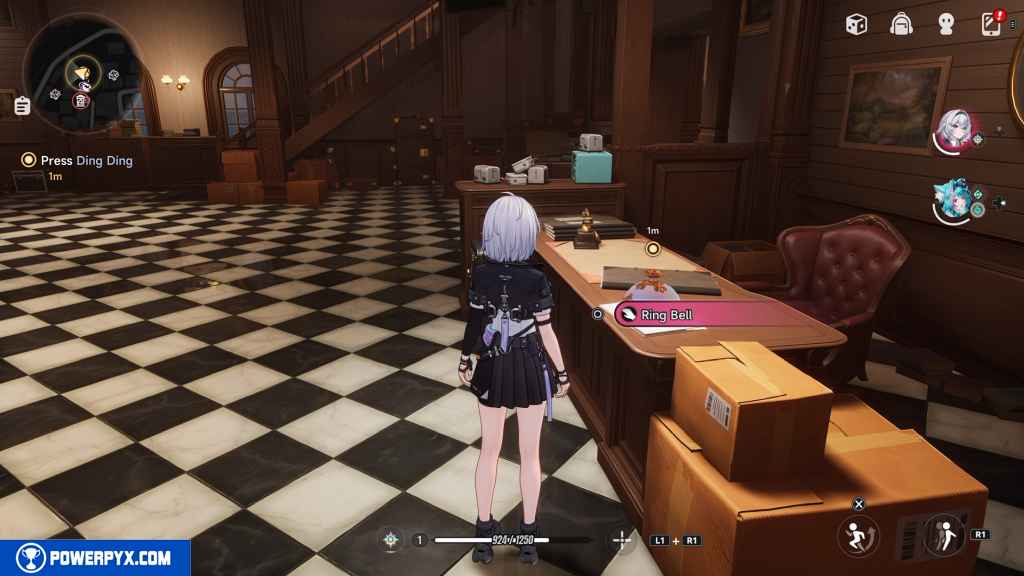Click the crosshair target icon near L1+R1
Image resolution: width=1024 pixels, height=576 pixels.
click(x=622, y=541)
